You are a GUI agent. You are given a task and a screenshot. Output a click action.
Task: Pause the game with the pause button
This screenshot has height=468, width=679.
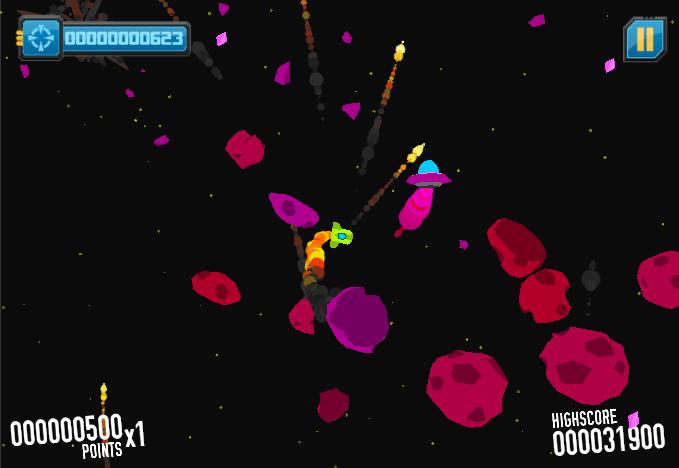645,39
